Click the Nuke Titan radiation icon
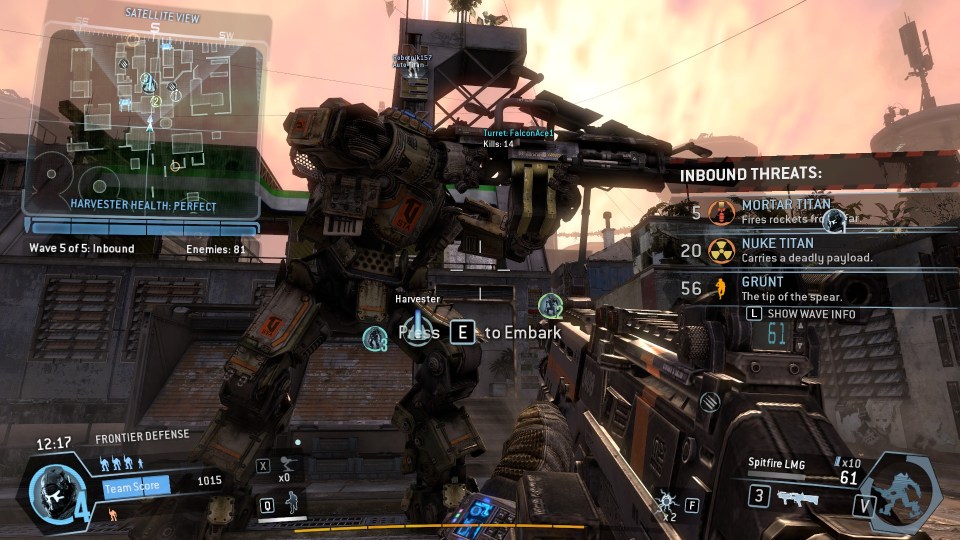The image size is (960, 540). tap(721, 250)
